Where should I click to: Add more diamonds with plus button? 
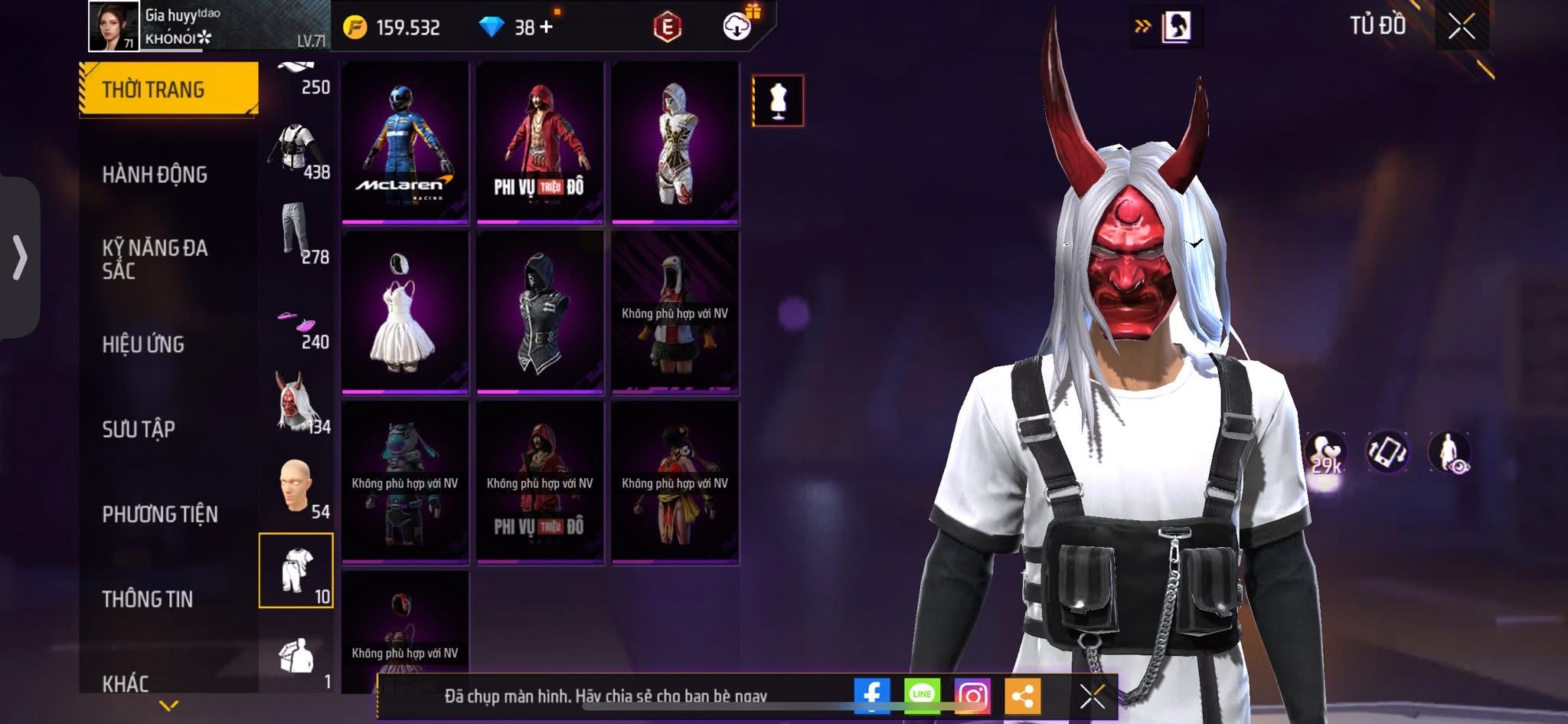[546, 27]
